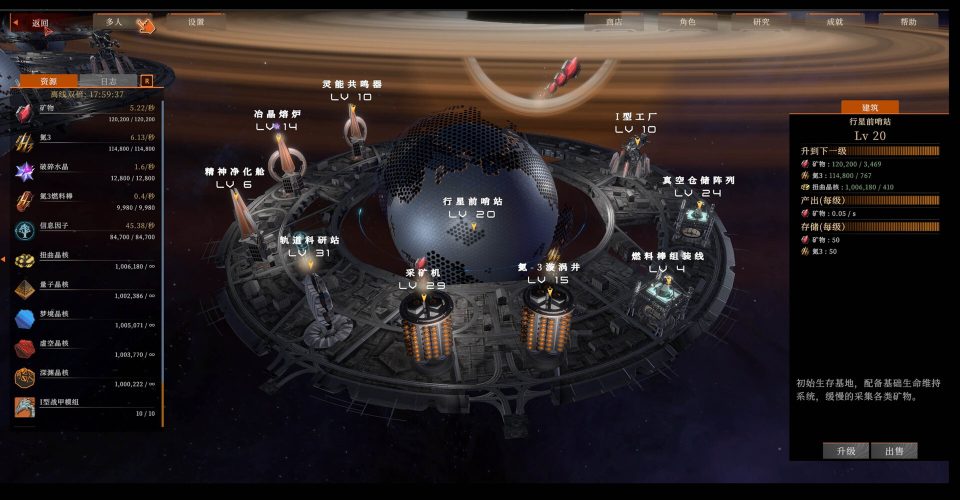Viewport: 960px width, 500px height.
Task: Switch to the 日志 log tab
Action: (108, 81)
